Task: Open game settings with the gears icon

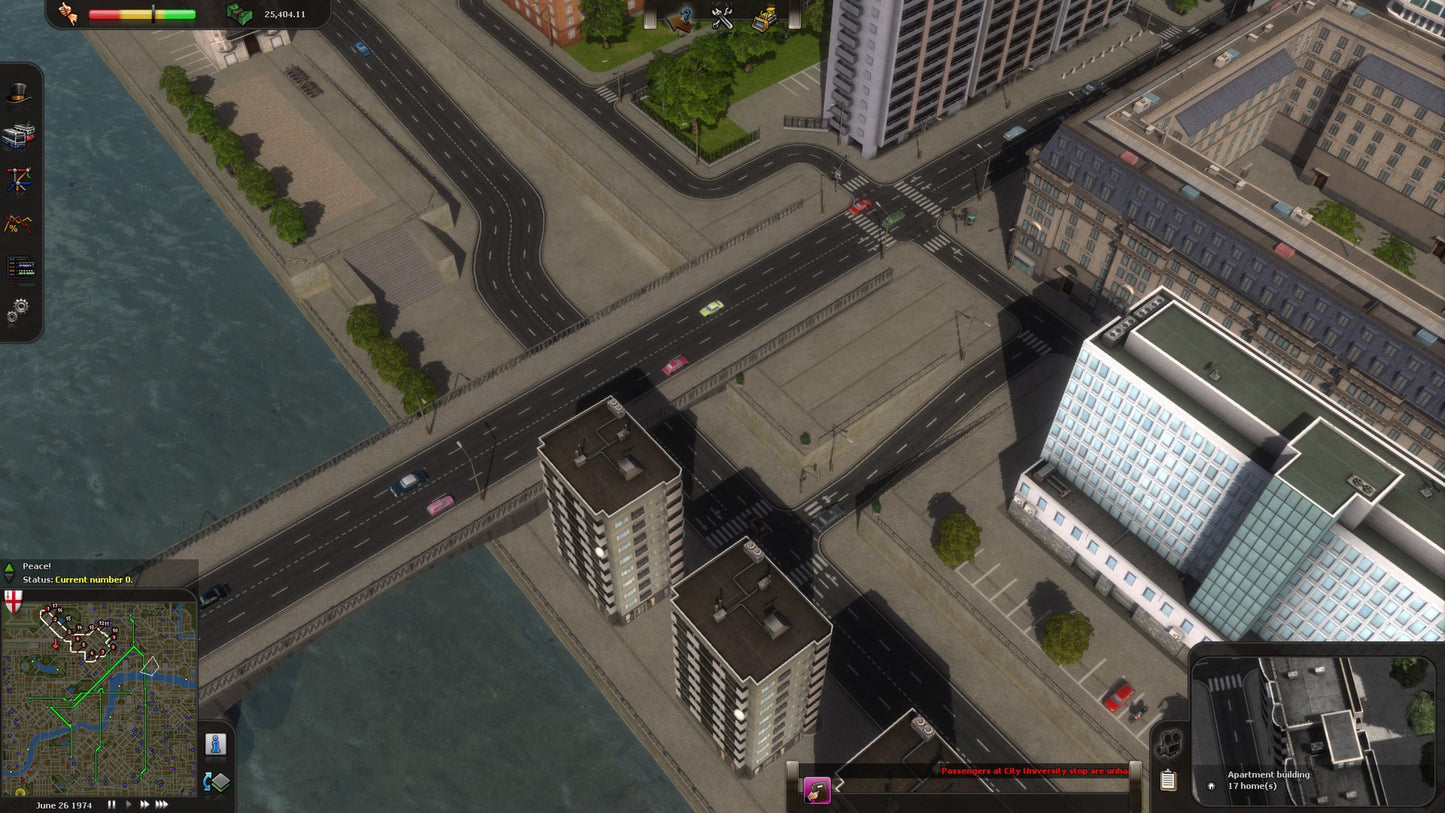Action: tap(20, 307)
